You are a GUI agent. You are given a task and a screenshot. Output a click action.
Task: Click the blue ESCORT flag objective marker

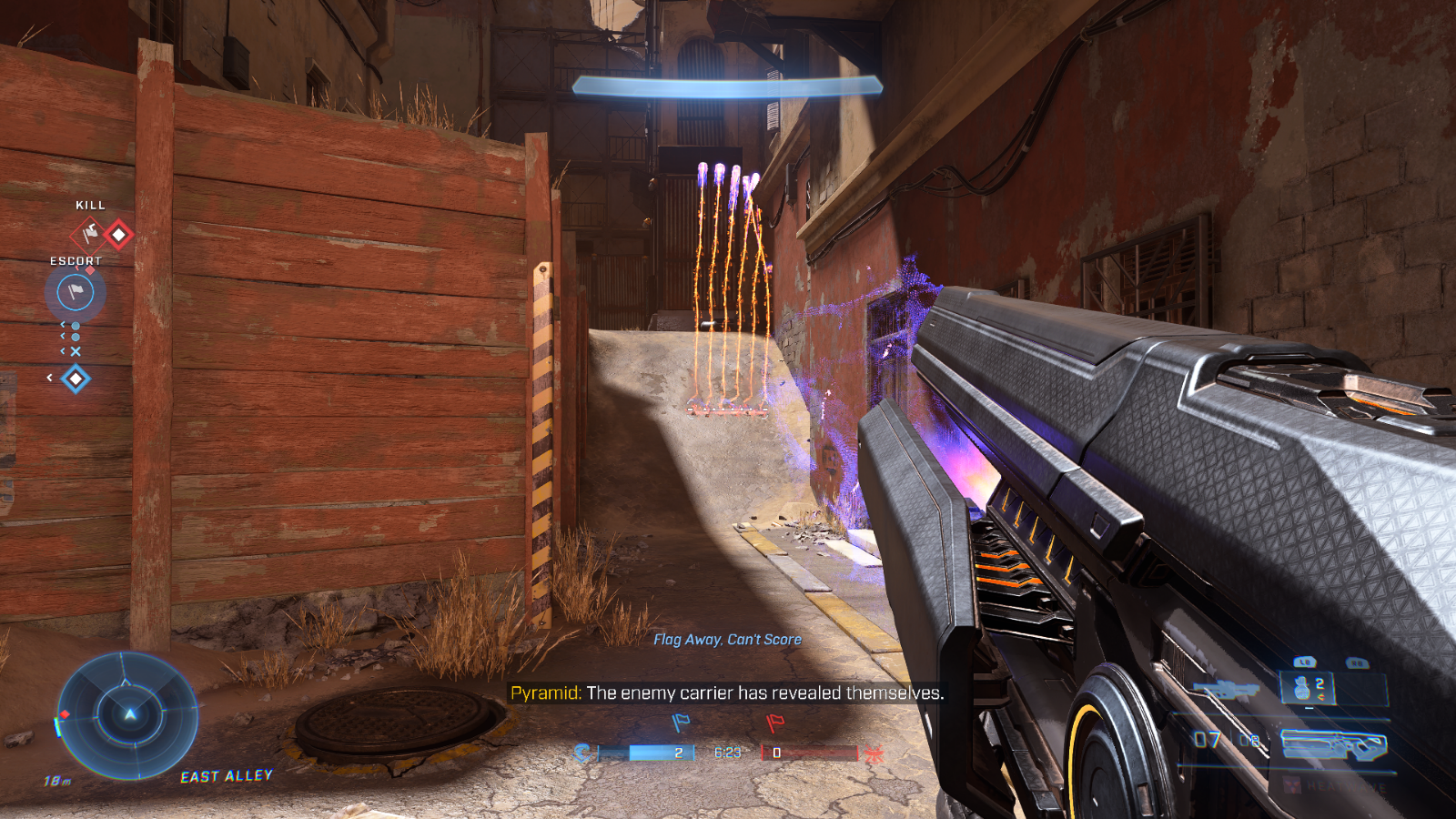pyautogui.click(x=76, y=292)
